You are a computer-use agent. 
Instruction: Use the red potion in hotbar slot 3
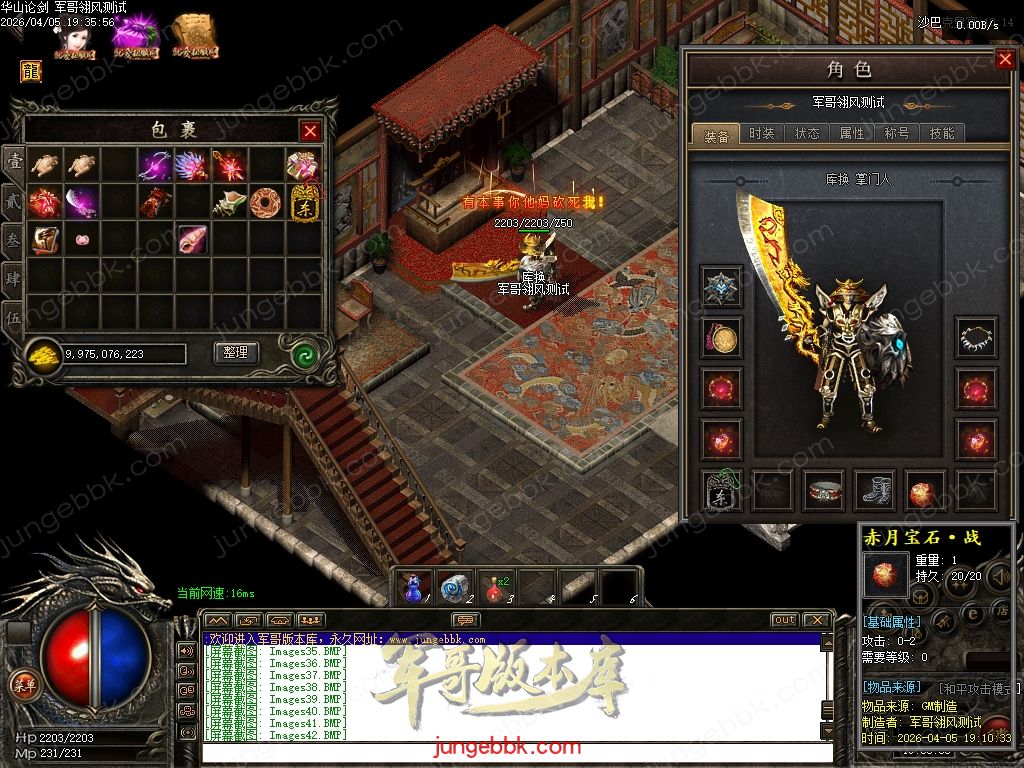(x=493, y=587)
